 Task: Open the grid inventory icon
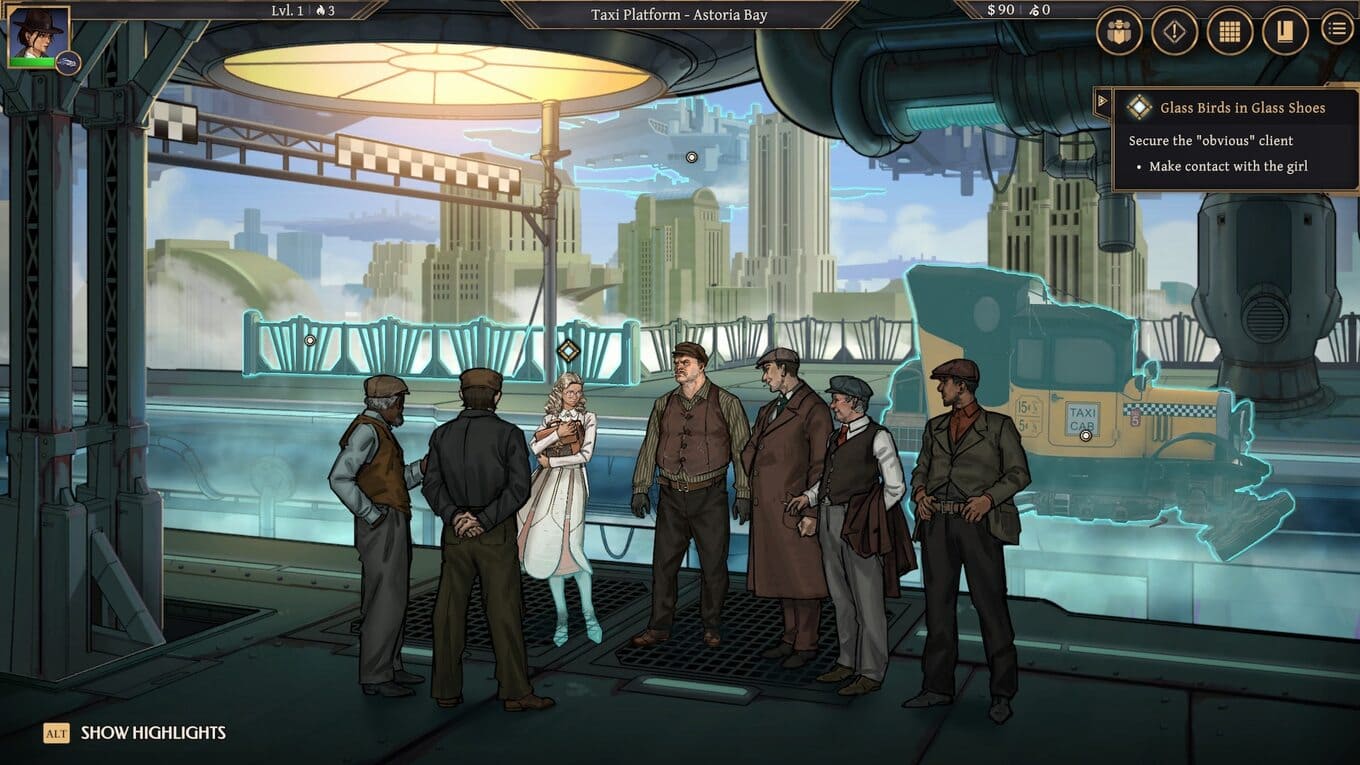[1229, 31]
